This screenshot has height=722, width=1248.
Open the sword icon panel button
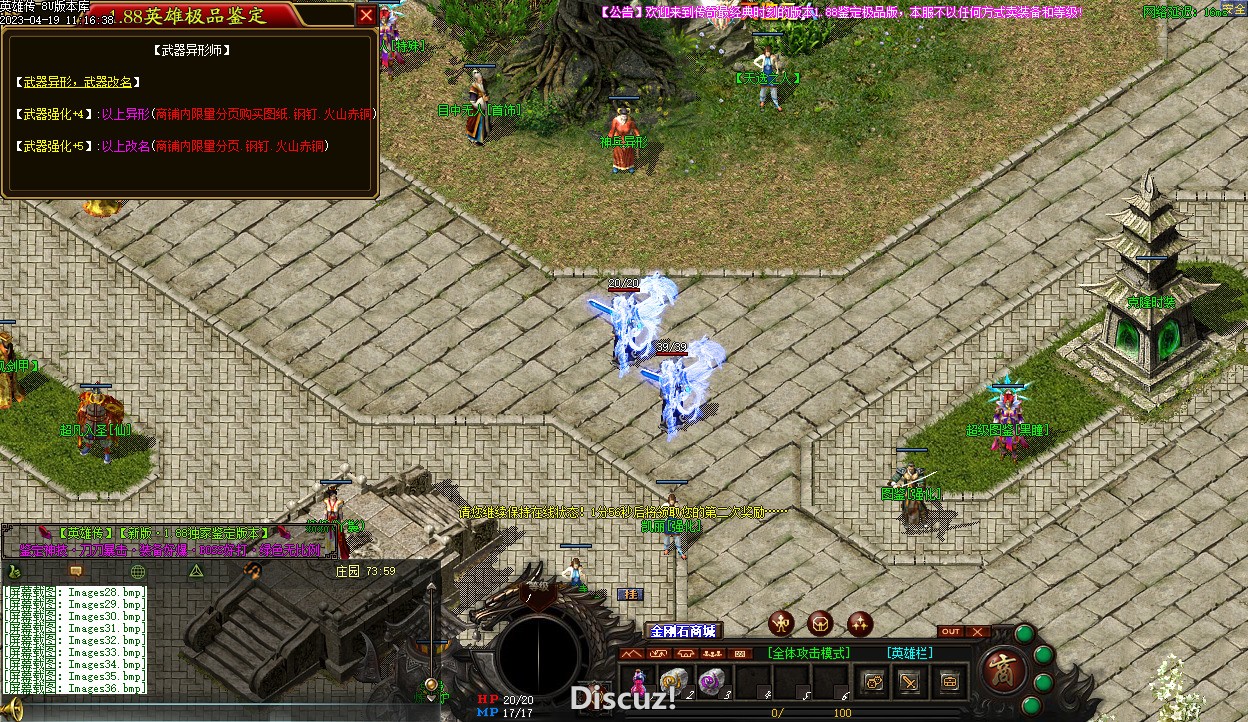910,682
